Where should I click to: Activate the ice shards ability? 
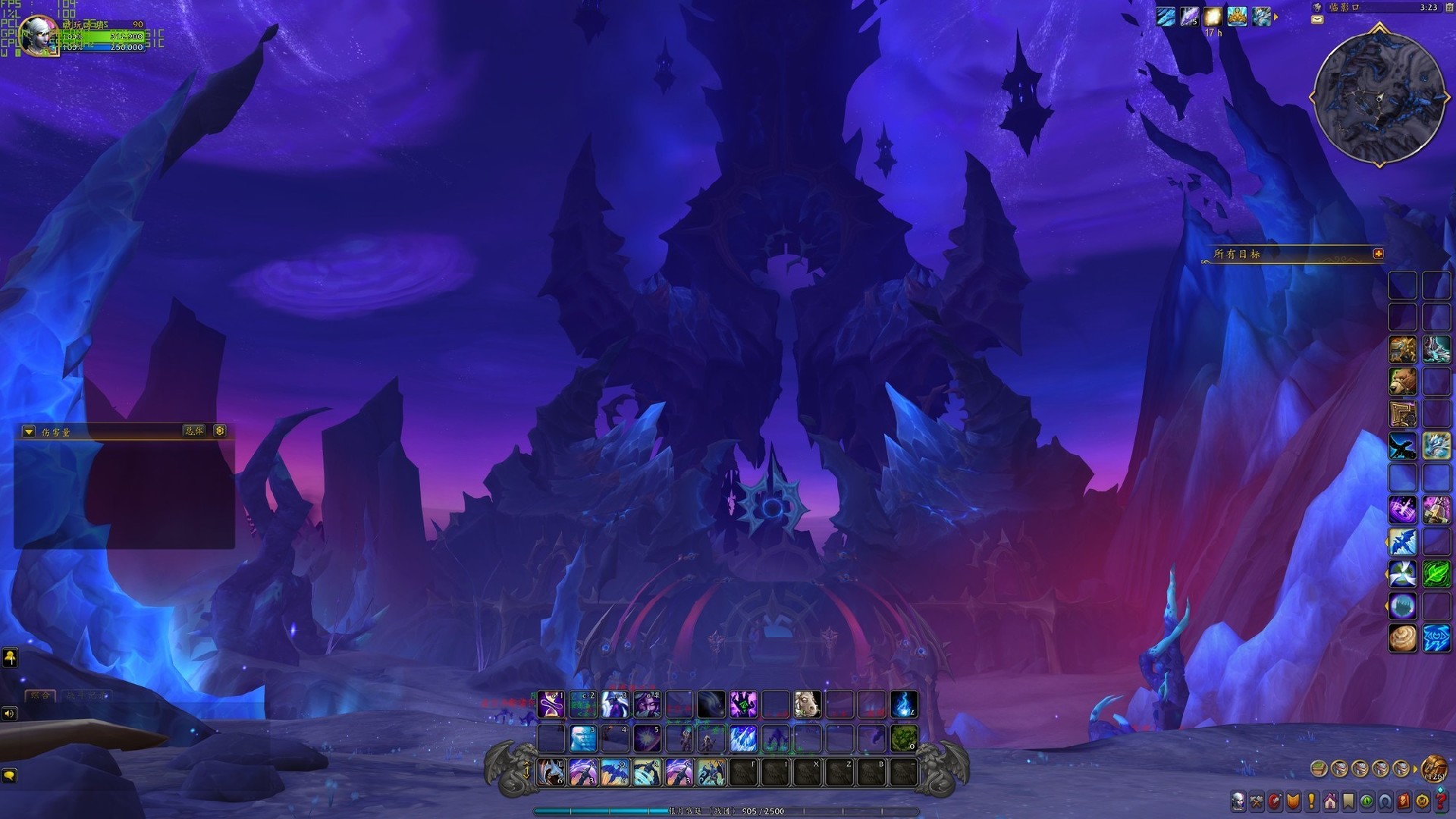tap(743, 738)
